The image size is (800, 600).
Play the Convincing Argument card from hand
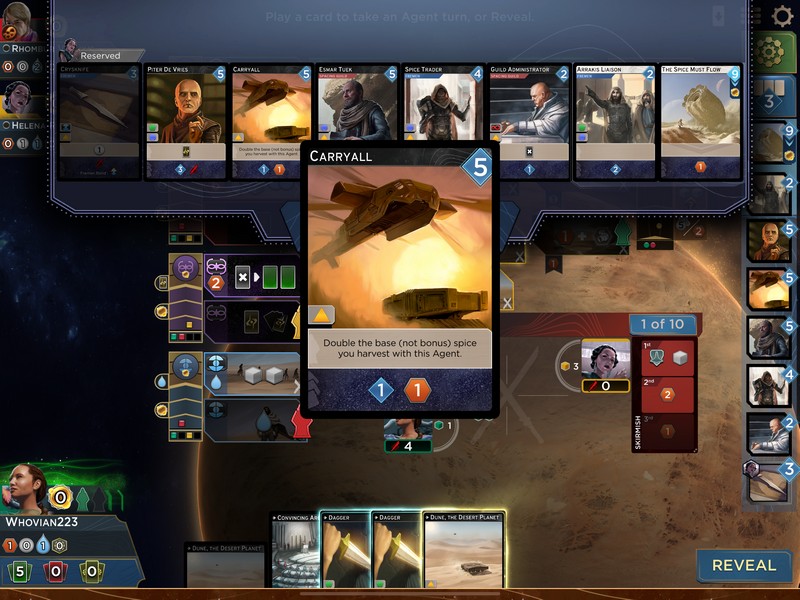tap(296, 552)
